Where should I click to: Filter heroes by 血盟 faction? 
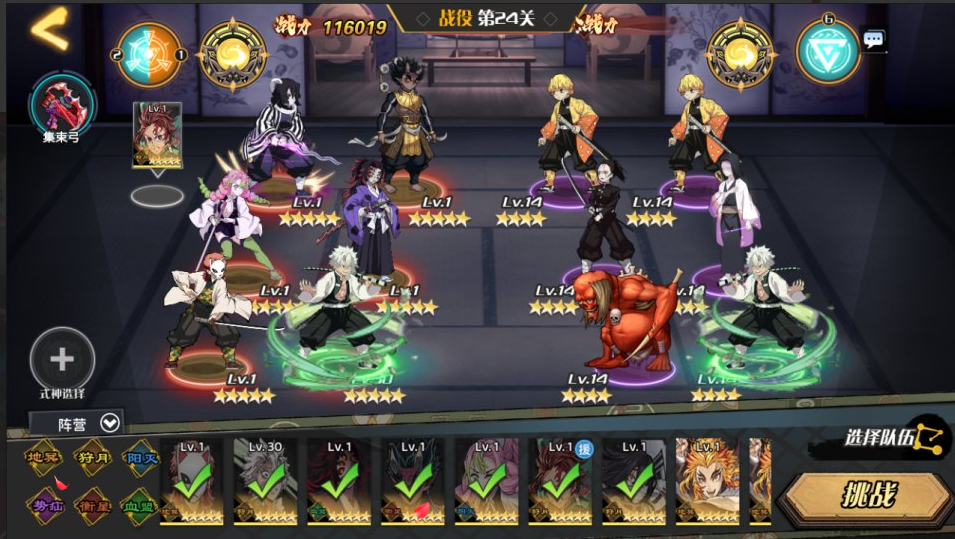(x=140, y=504)
